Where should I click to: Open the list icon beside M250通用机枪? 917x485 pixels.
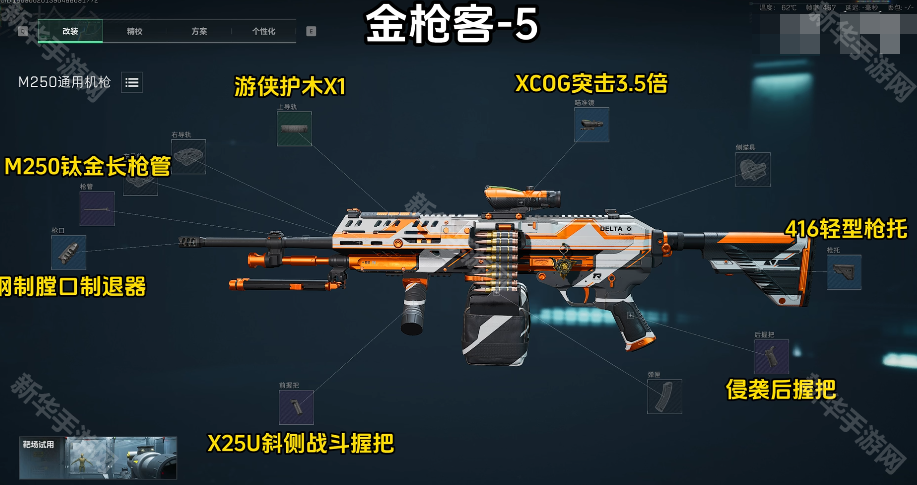(x=132, y=82)
